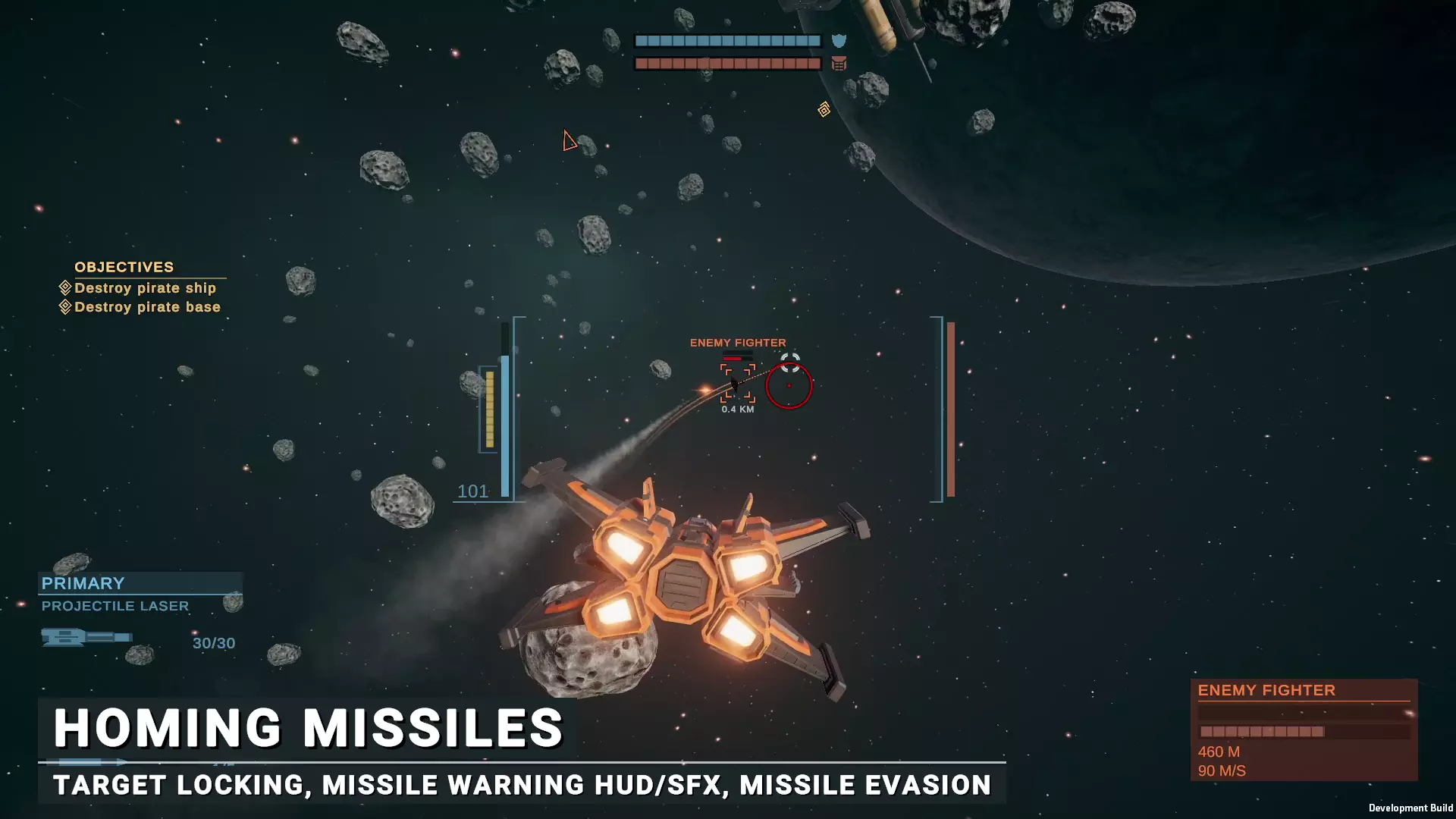The width and height of the screenshot is (1456, 819).
Task: Click the blue shield icon
Action: point(839,41)
